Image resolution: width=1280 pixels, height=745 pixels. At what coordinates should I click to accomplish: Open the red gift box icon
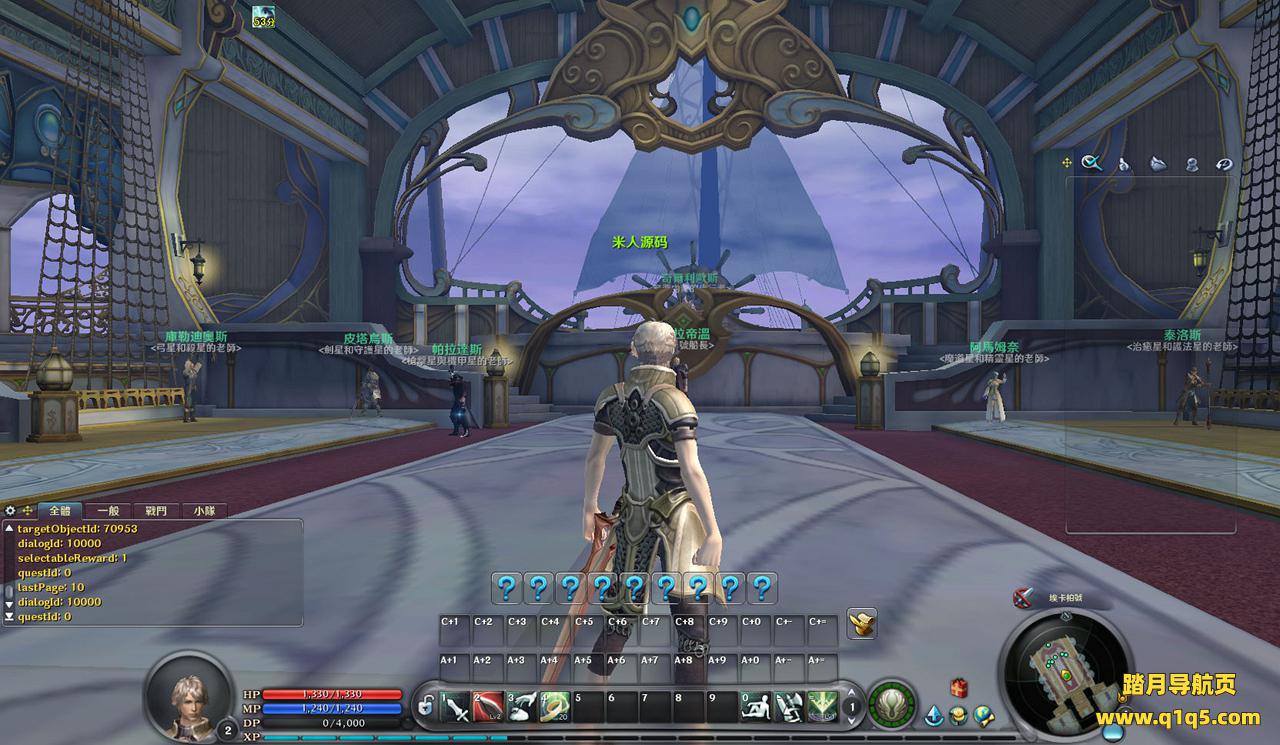click(x=959, y=686)
